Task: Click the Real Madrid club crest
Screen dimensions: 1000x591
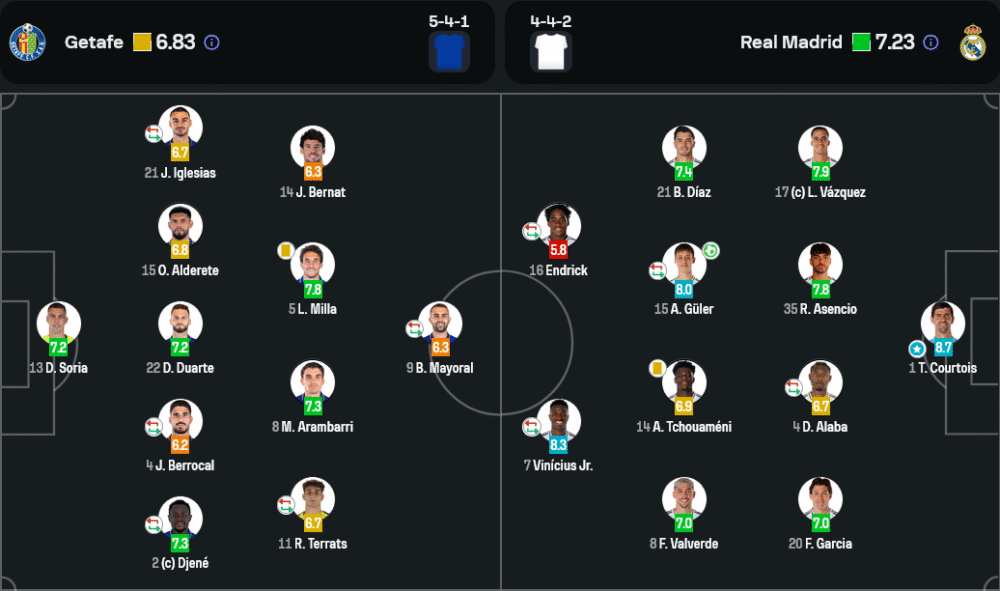Action: [972, 43]
